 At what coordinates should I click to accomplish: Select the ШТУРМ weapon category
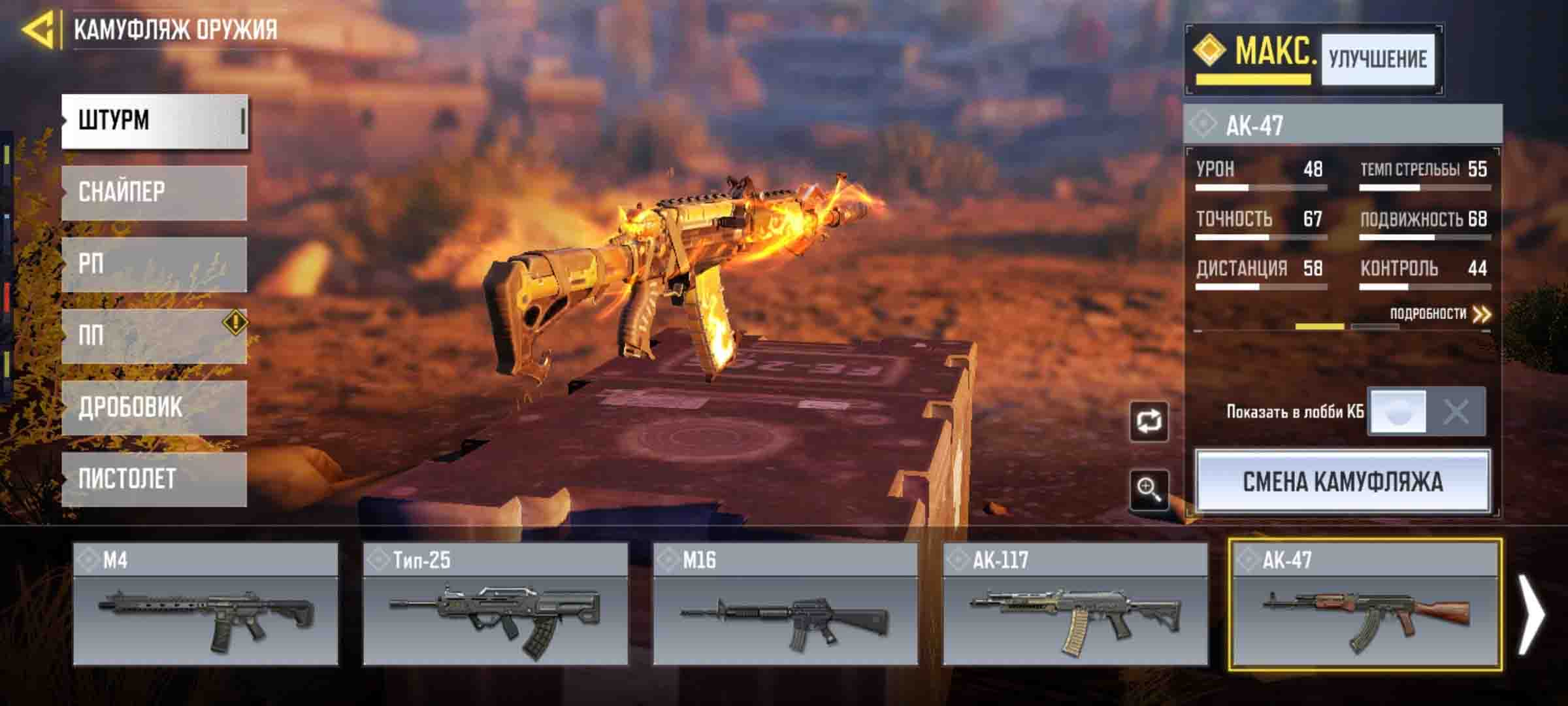coord(154,121)
